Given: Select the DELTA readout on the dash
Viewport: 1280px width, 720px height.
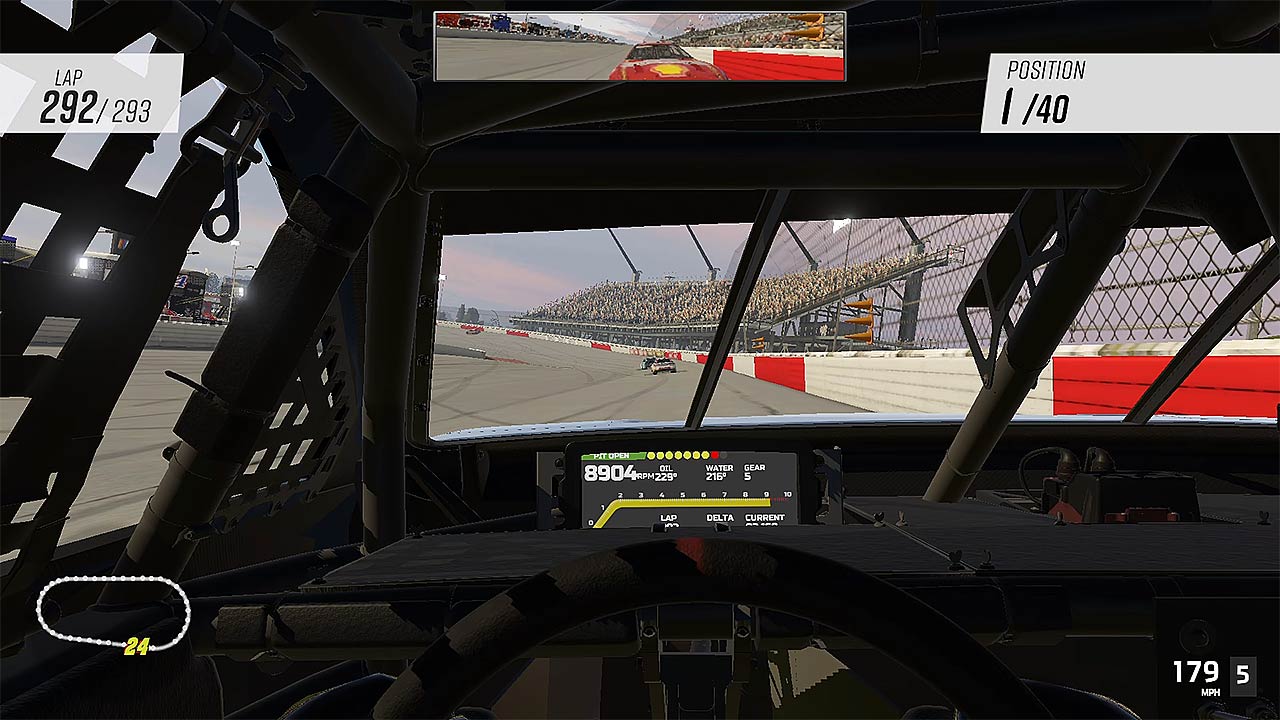Looking at the screenshot, I should pos(720,517).
